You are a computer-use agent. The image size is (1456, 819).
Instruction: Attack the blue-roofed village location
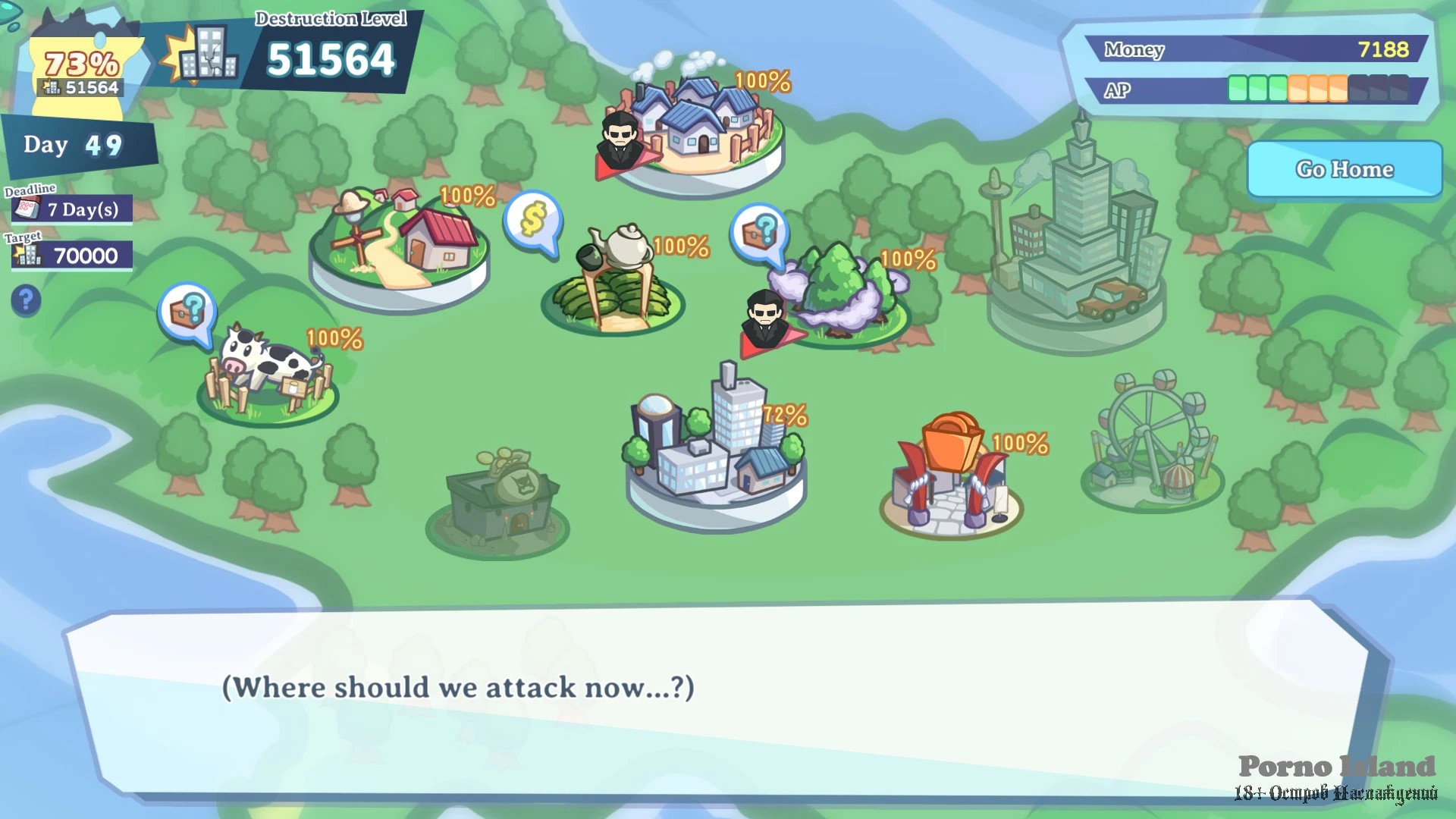click(x=701, y=129)
